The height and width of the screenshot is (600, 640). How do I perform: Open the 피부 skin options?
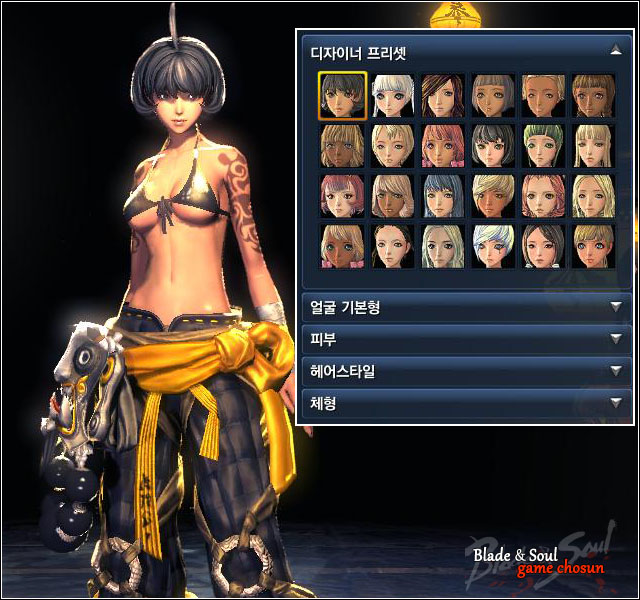click(615, 339)
